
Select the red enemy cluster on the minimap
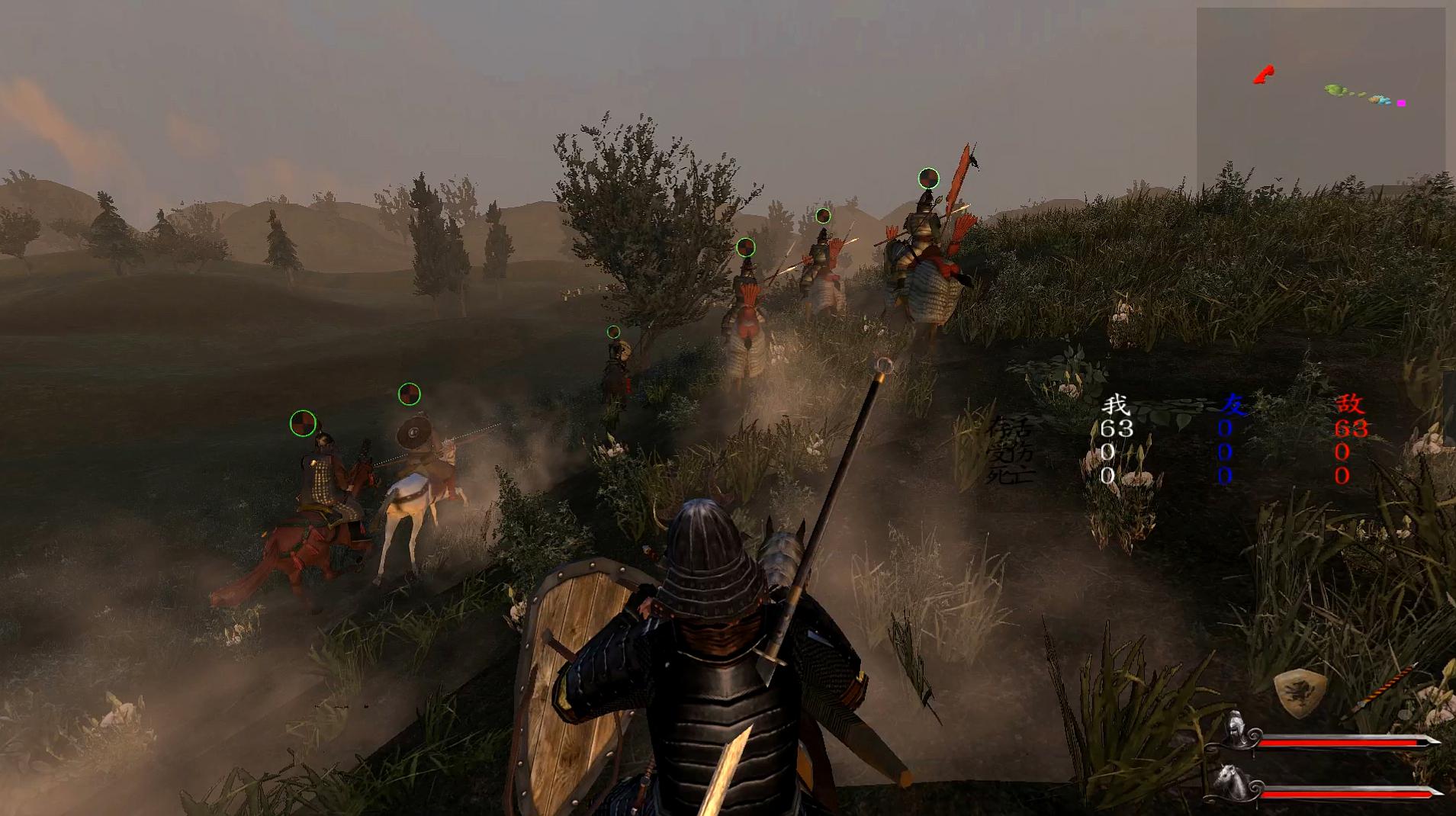pyautogui.click(x=1263, y=75)
